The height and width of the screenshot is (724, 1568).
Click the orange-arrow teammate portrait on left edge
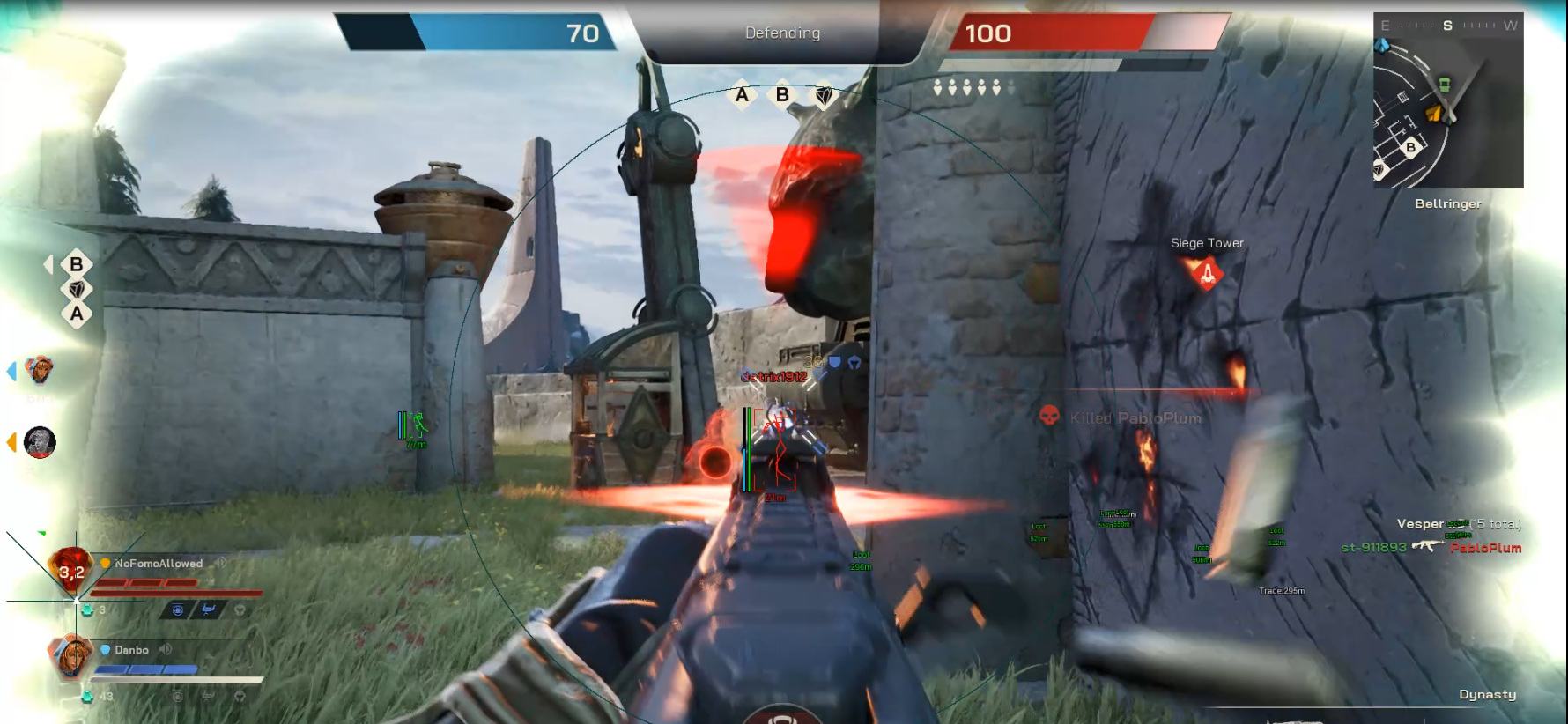(40, 442)
